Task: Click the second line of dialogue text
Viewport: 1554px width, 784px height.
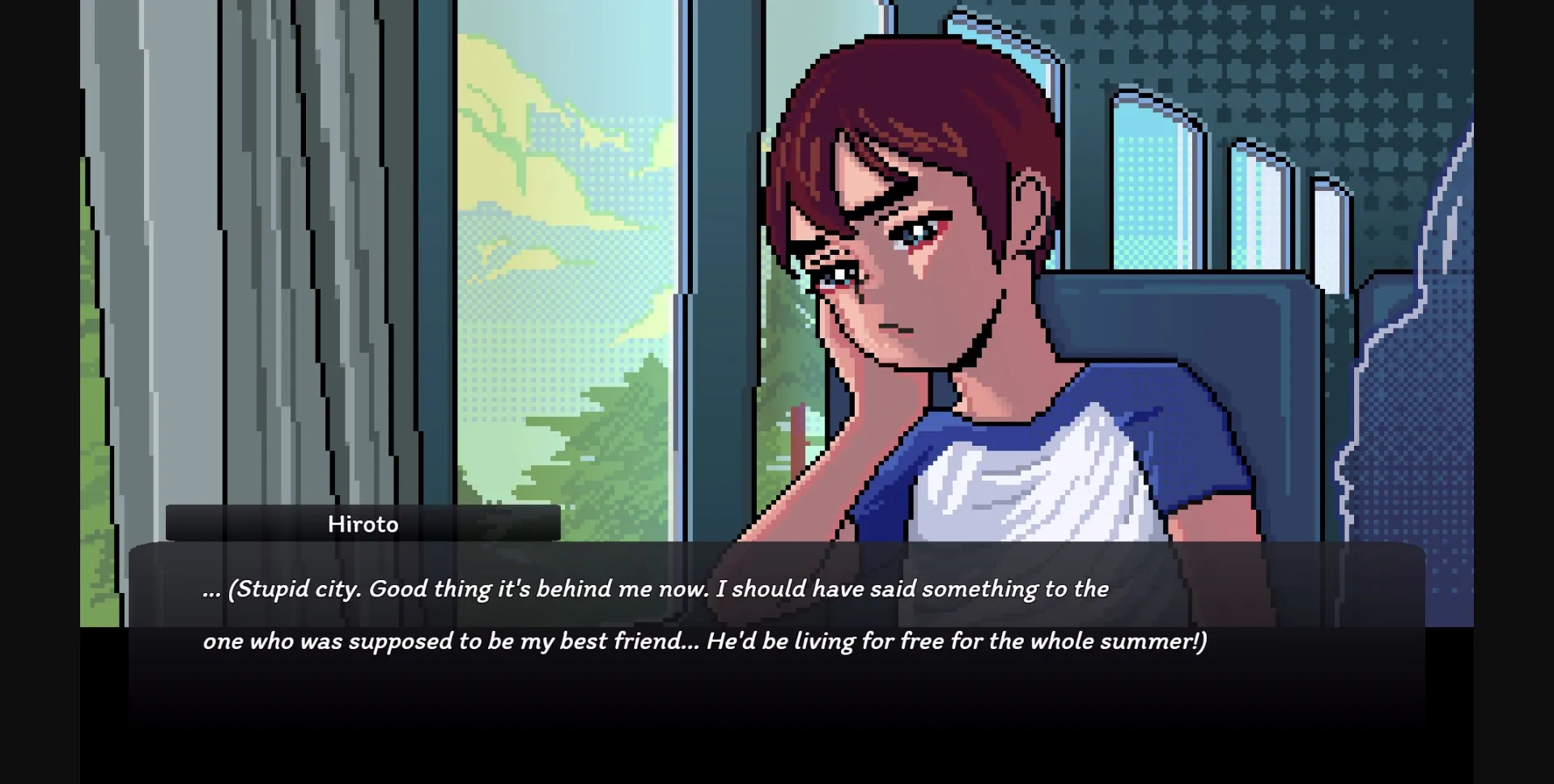Action: (x=704, y=641)
